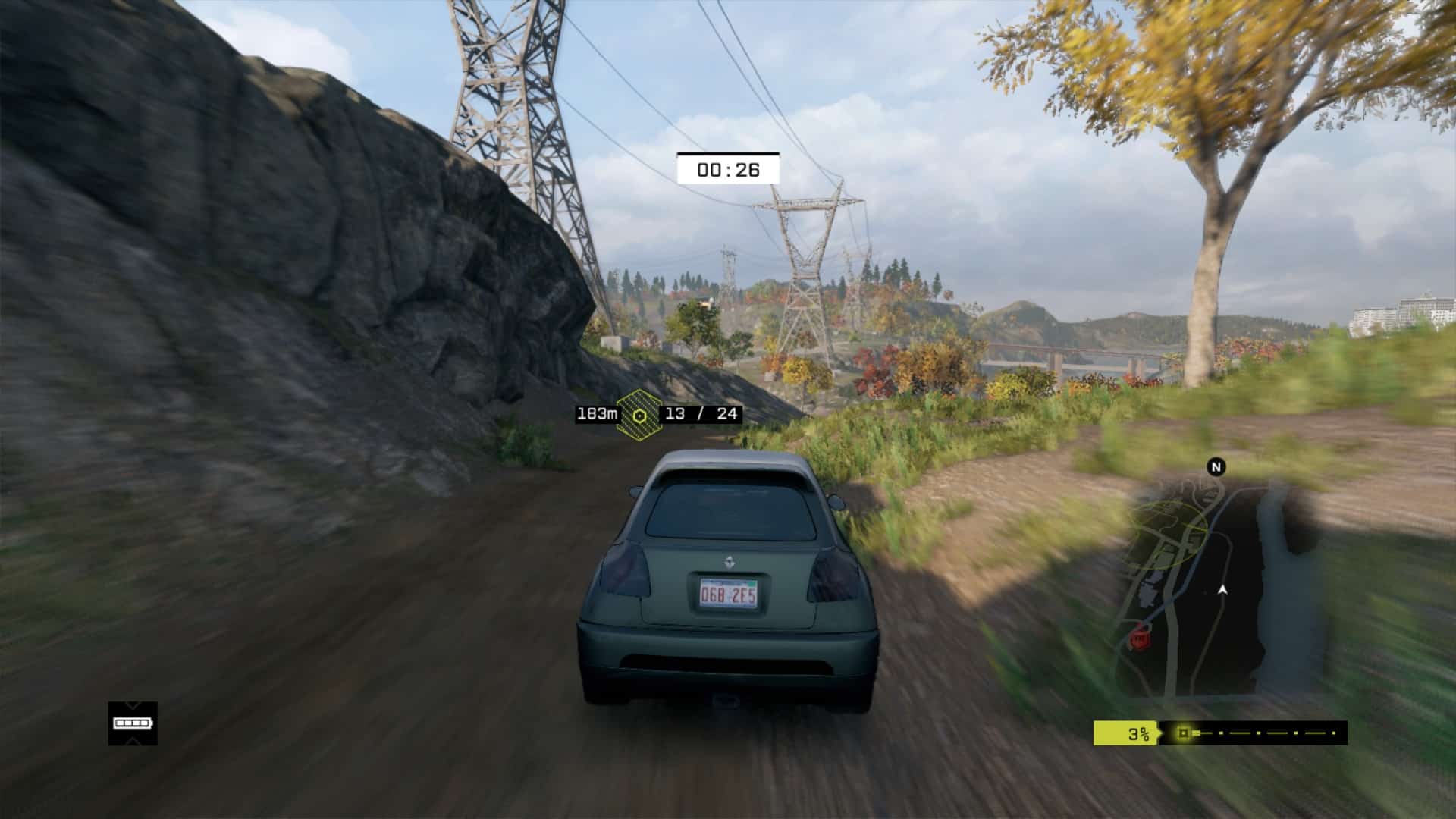Click the north compass indicator on minimap
Viewport: 1456px width, 819px height.
pyautogui.click(x=1216, y=467)
